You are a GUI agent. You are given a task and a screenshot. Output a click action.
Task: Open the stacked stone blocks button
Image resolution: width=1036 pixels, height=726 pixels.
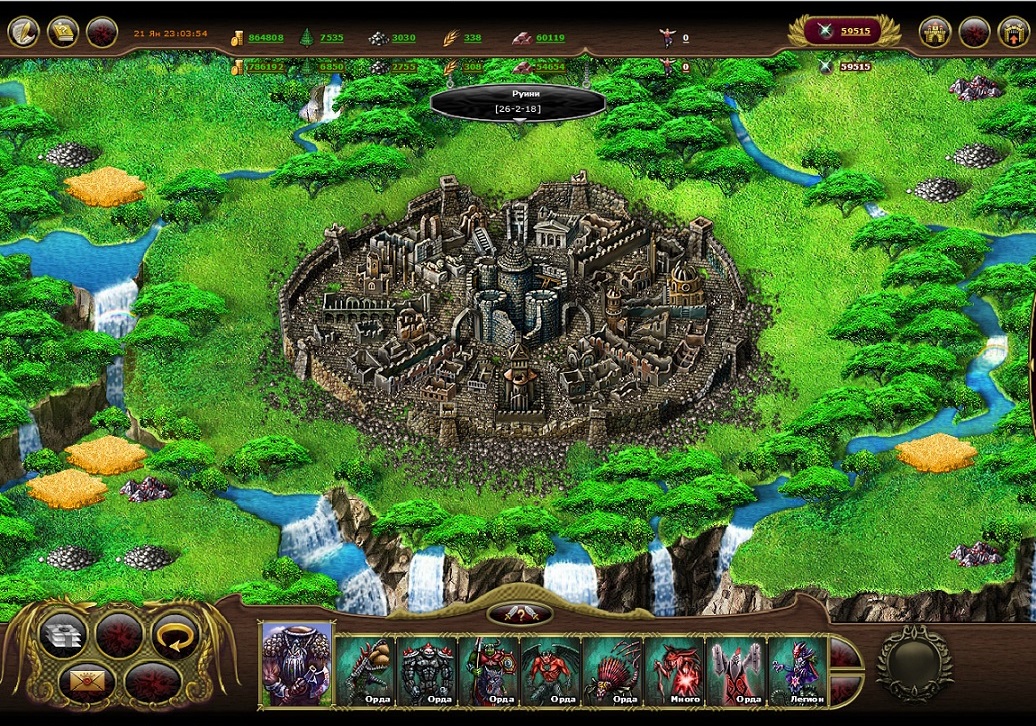(x=62, y=636)
